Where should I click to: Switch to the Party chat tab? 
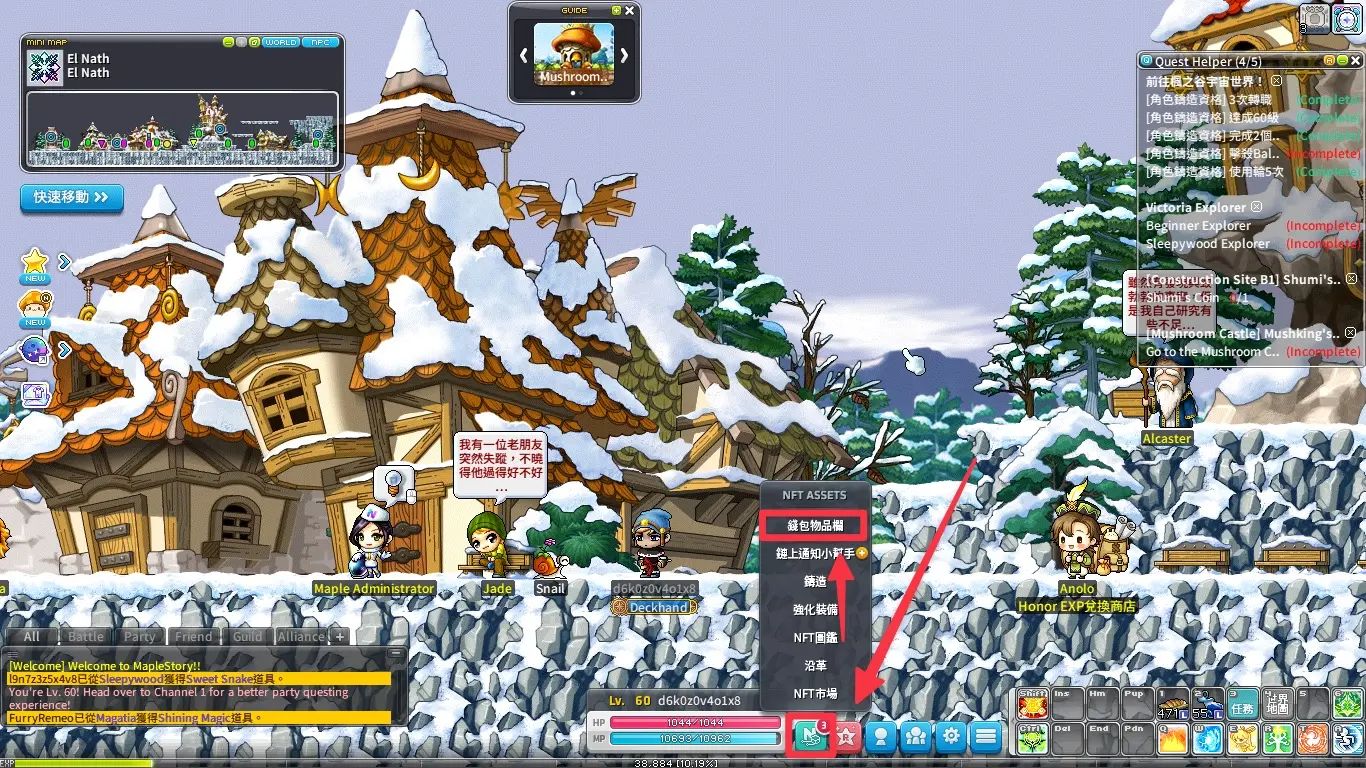tap(140, 636)
